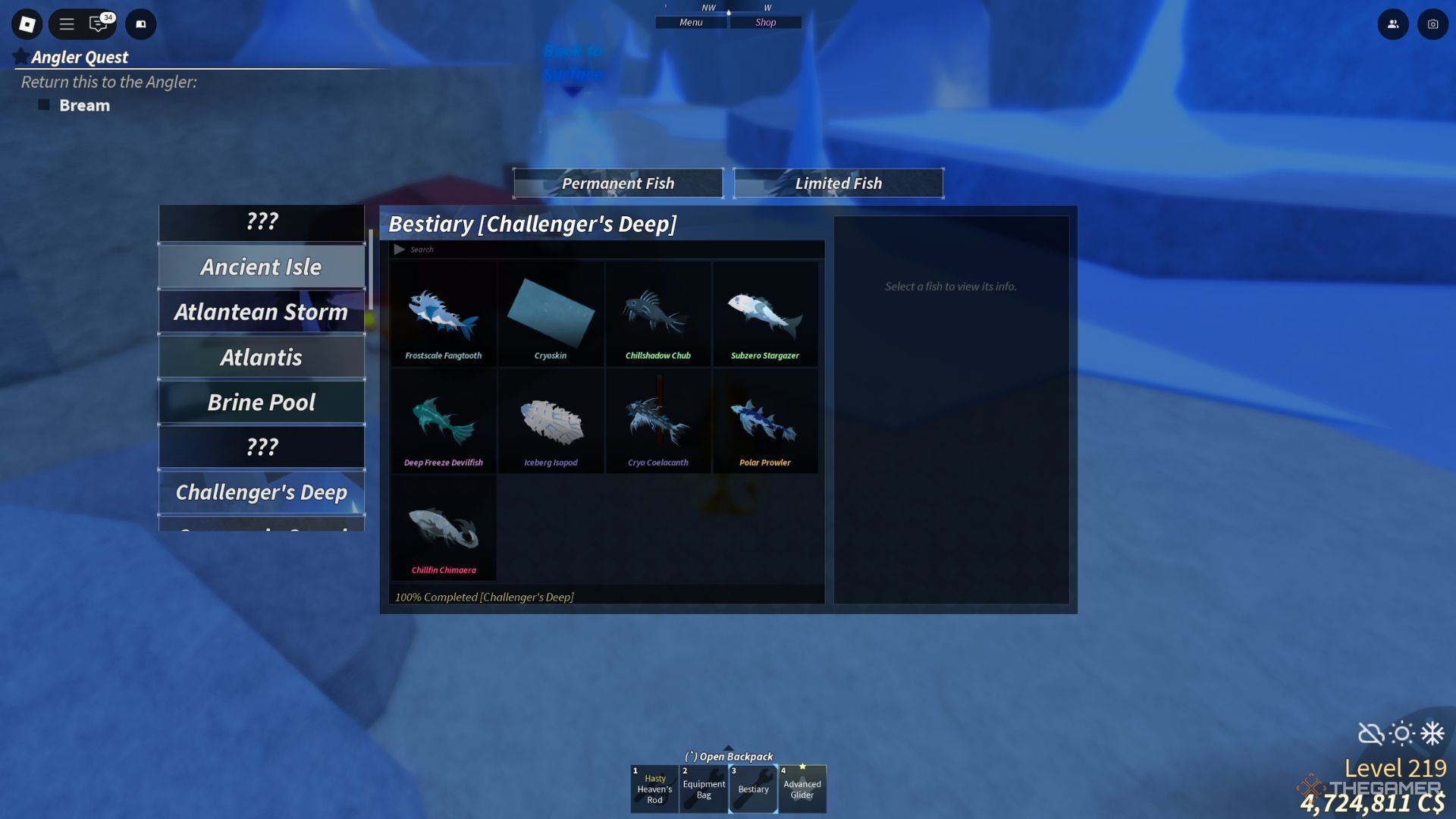Open the Shop from the compass bar
This screenshot has height=819, width=1456.
765,22
